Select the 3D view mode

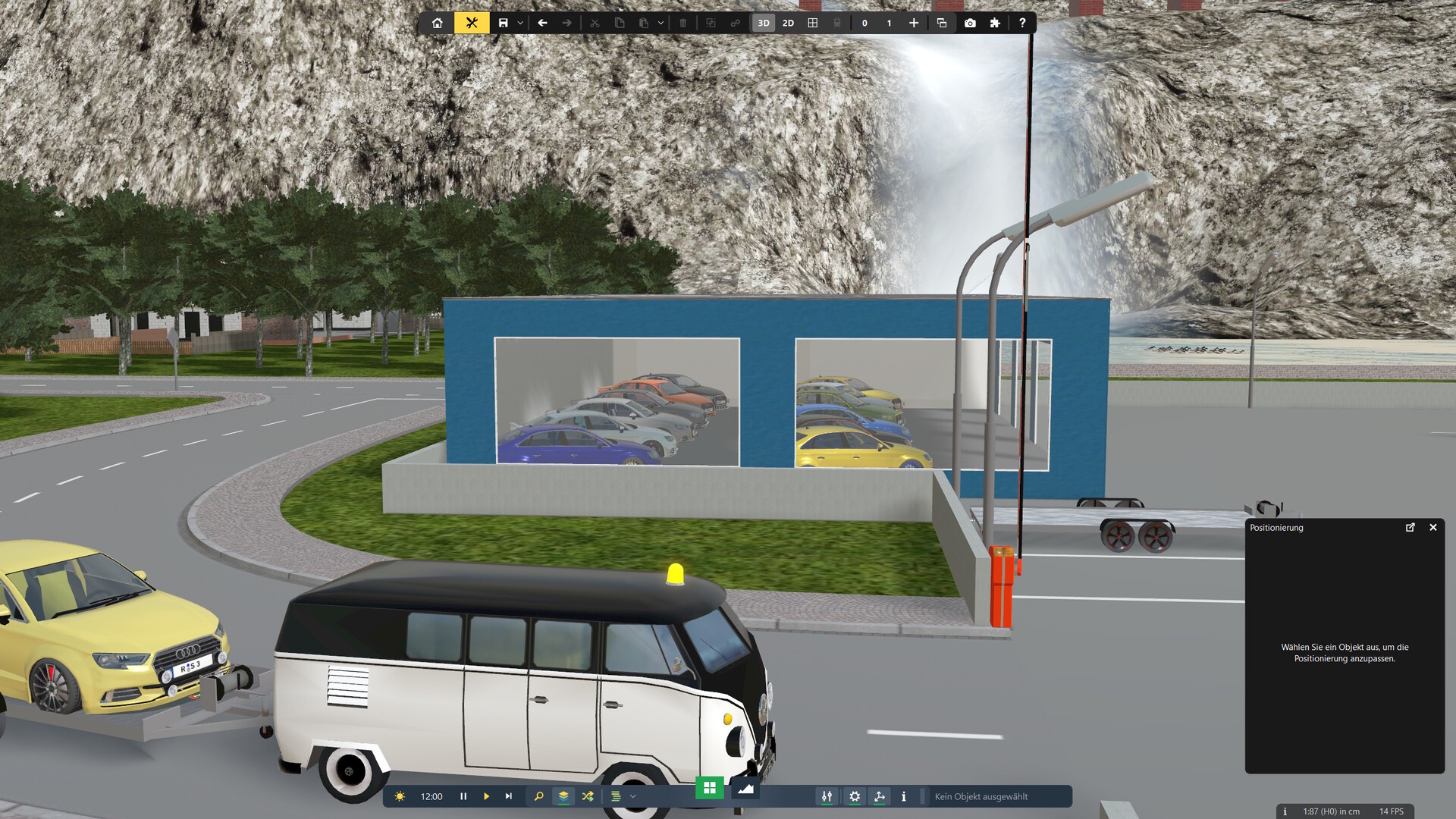tap(764, 23)
